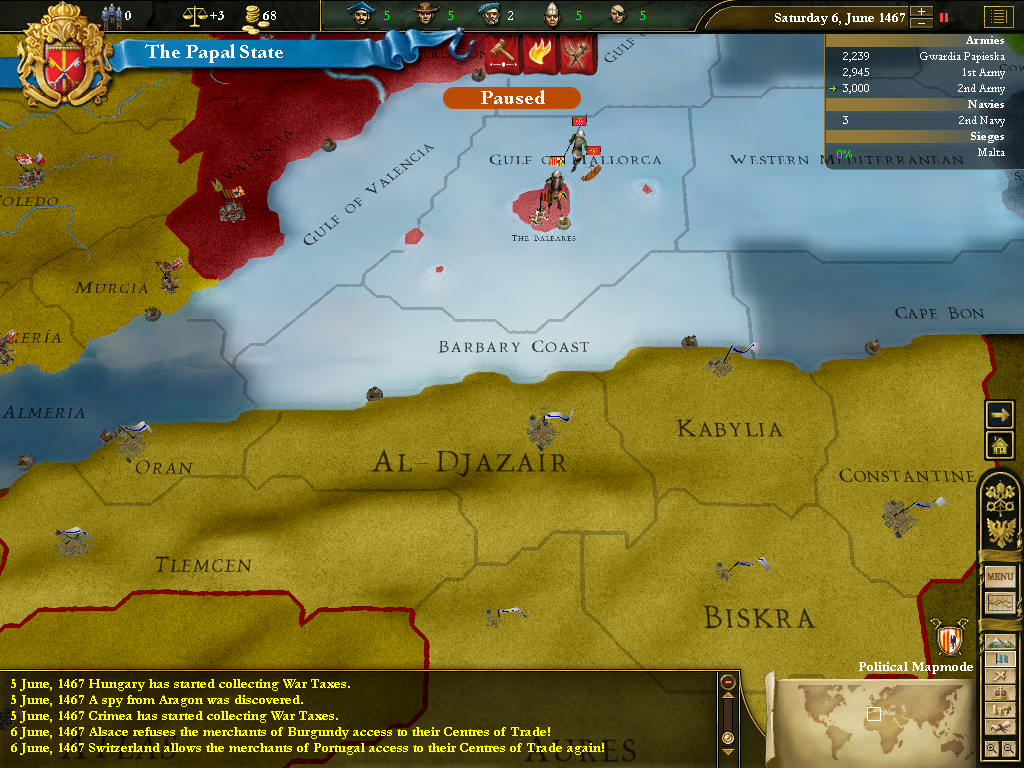
Task: Open the Aragon shield with crossed swords
Action: tap(949, 637)
